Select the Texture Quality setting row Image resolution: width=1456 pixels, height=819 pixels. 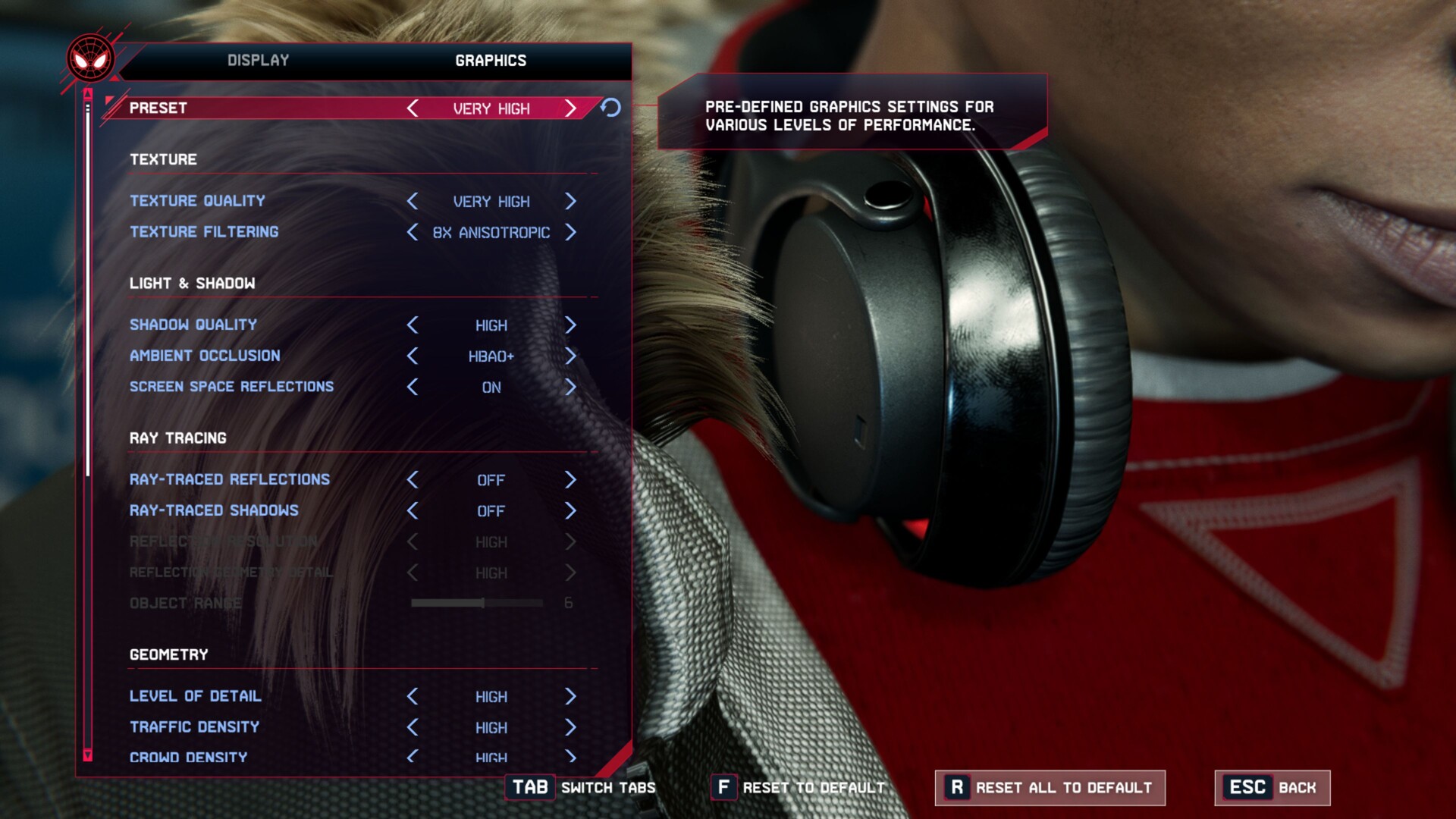pos(197,201)
